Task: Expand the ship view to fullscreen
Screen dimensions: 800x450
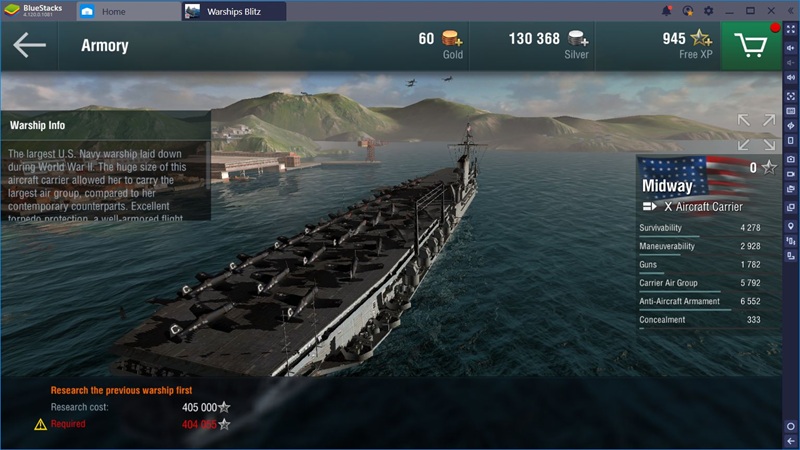Action: 756,132
